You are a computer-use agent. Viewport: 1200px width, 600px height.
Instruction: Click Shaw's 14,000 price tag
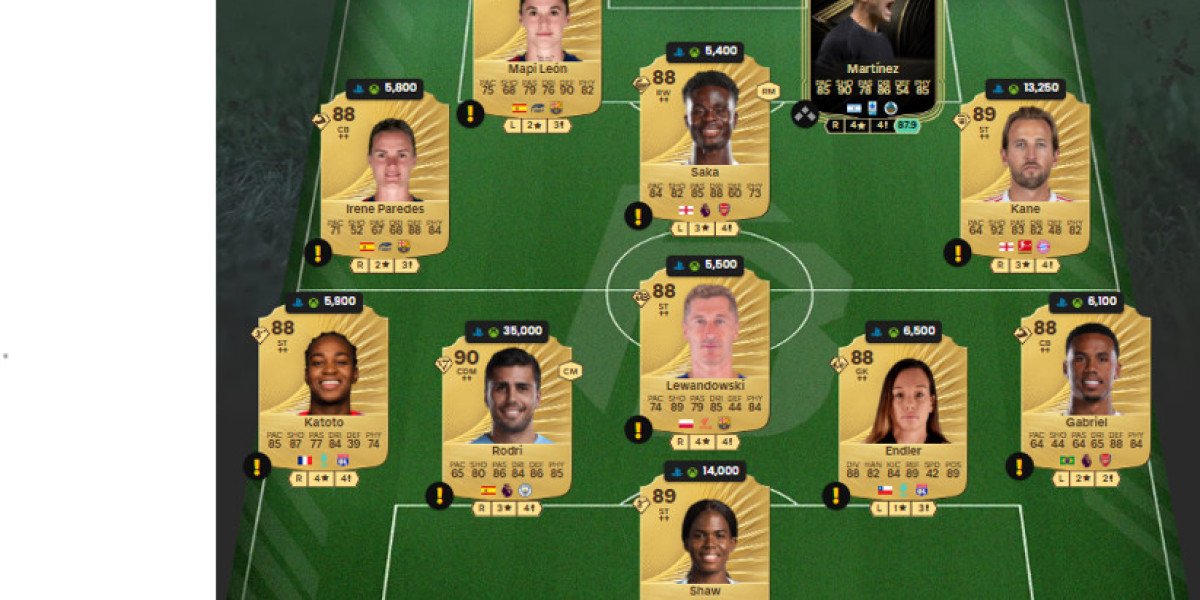[x=705, y=471]
